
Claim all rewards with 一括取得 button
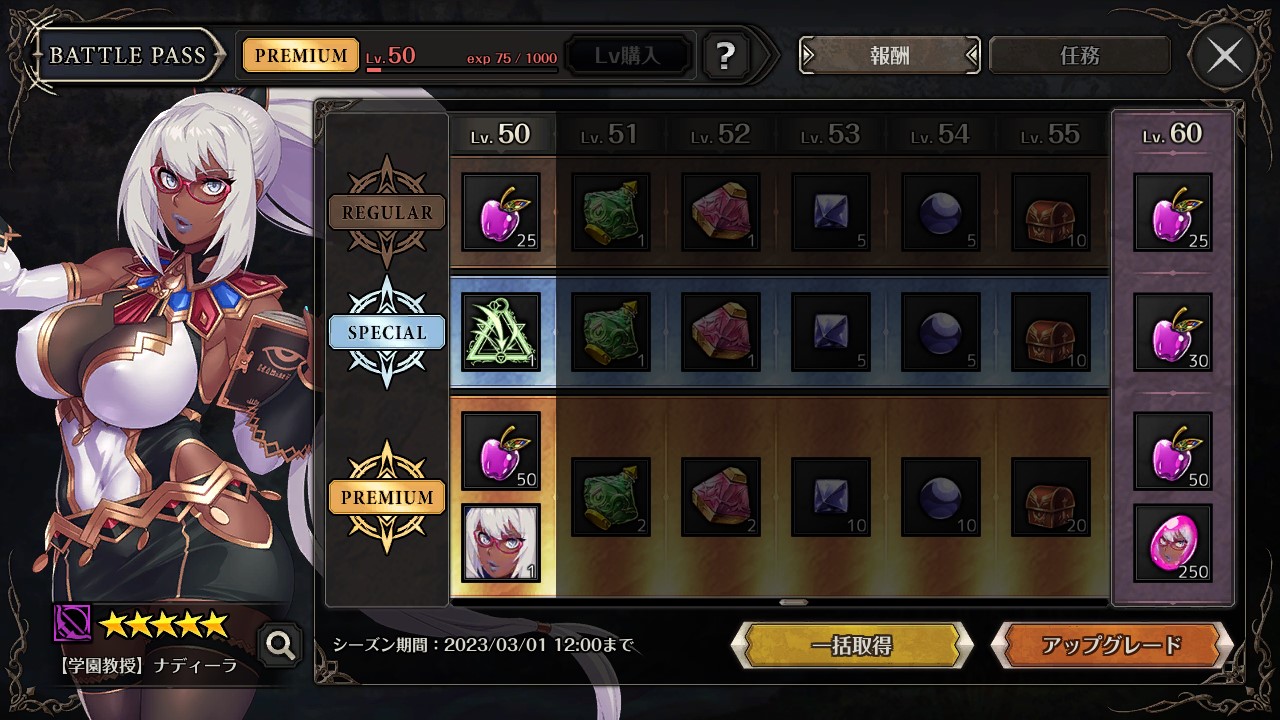point(852,645)
